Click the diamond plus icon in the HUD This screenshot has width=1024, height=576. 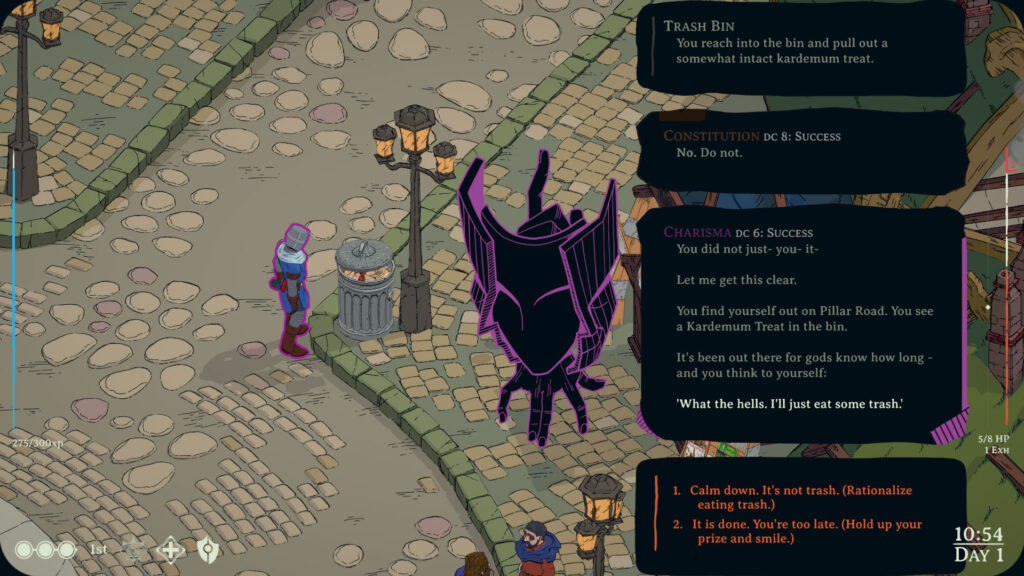click(x=171, y=549)
